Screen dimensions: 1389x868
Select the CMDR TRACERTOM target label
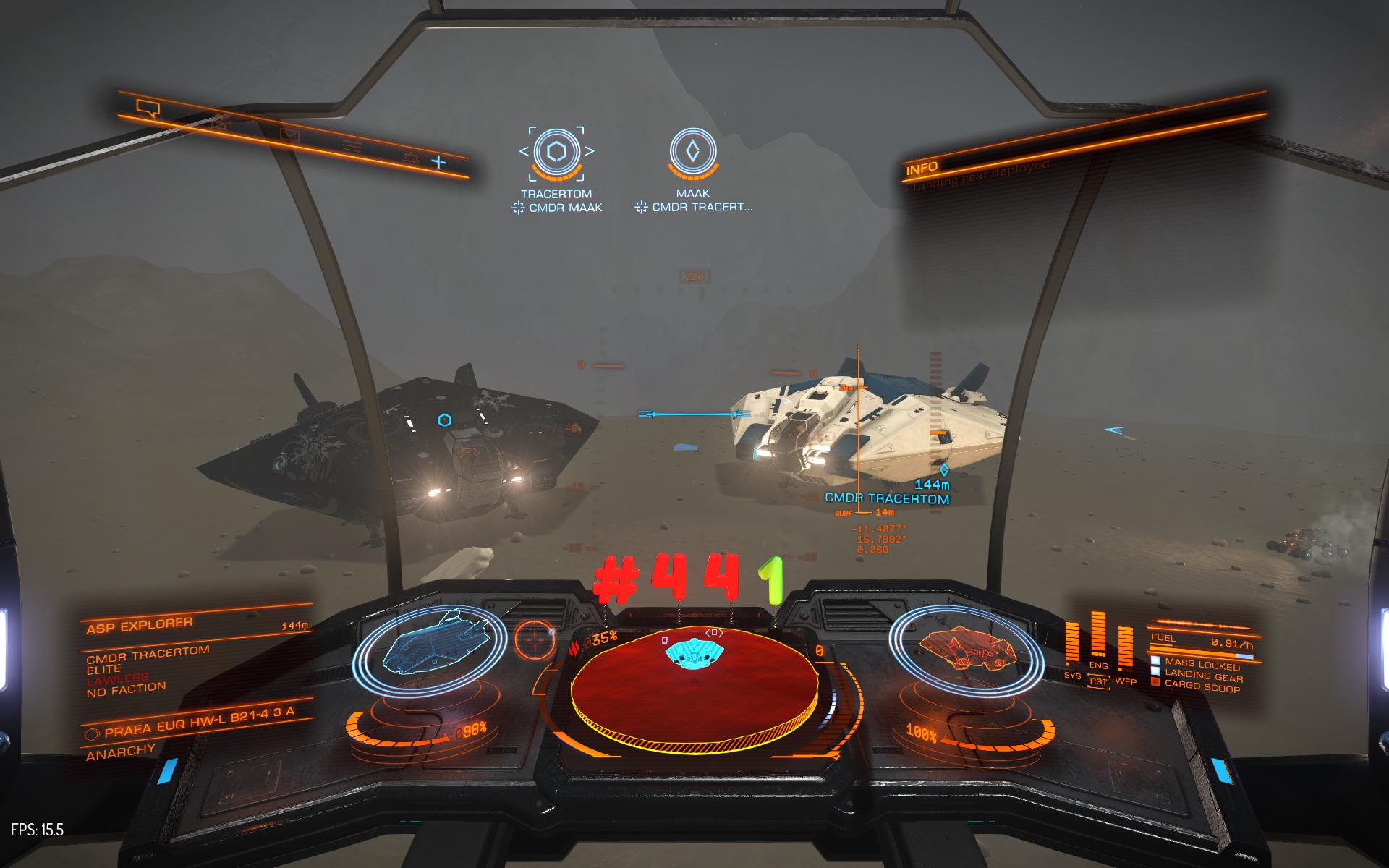[x=887, y=498]
